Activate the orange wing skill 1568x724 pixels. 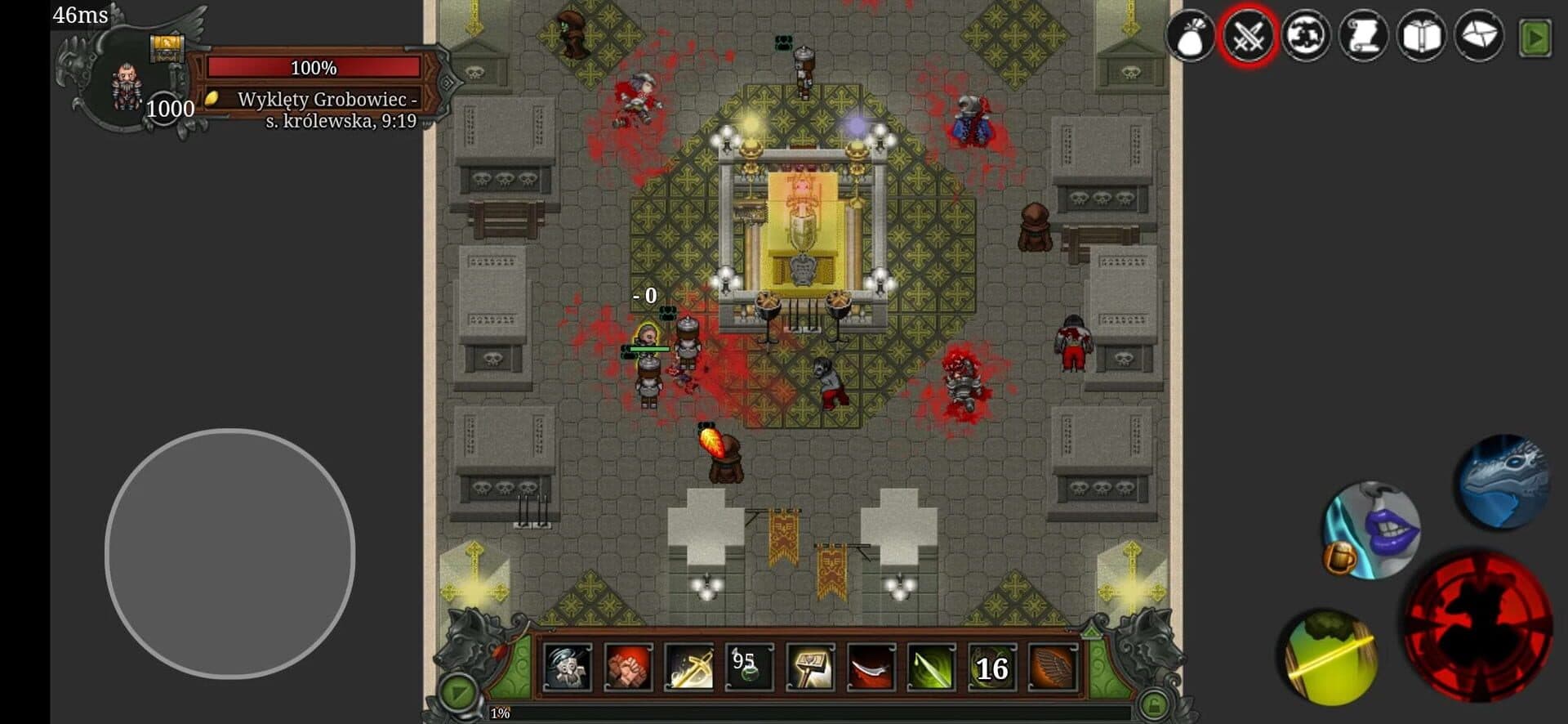click(x=1052, y=668)
